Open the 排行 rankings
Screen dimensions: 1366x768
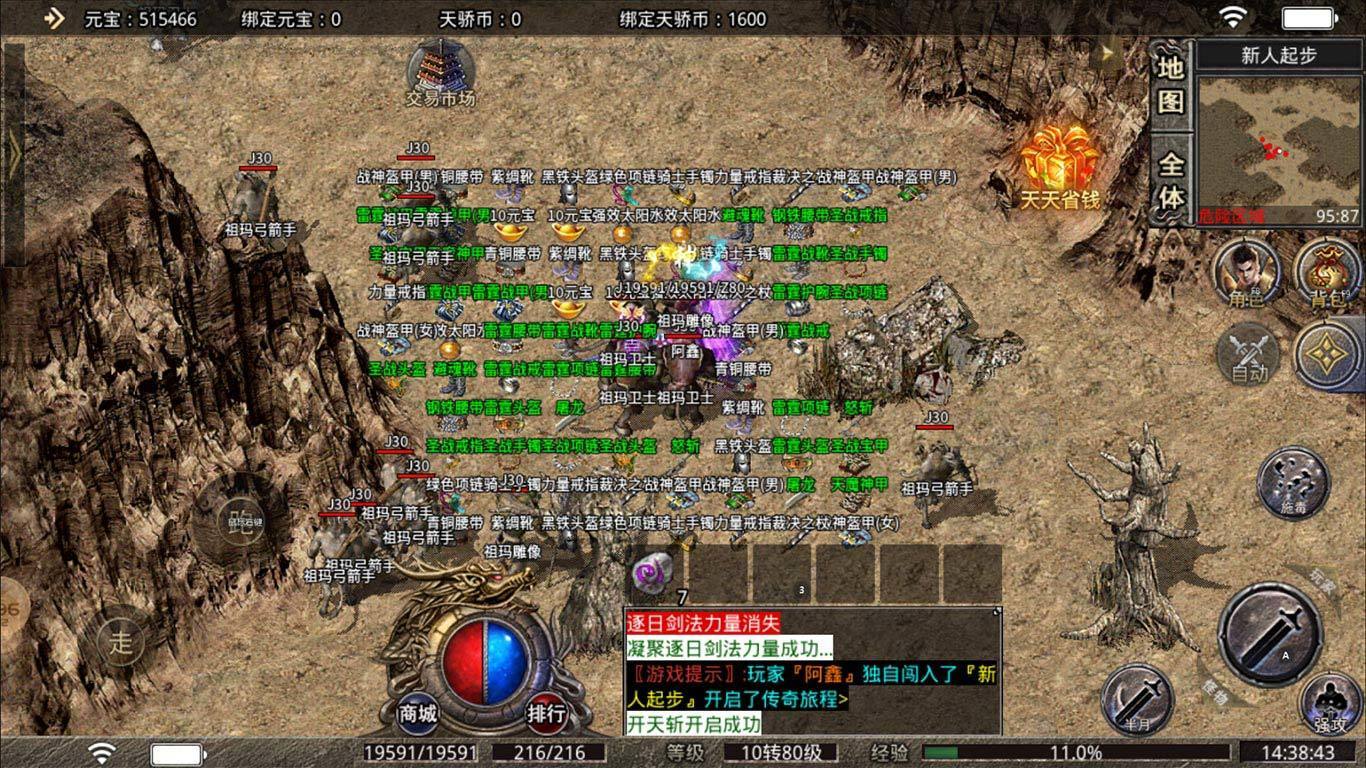click(547, 713)
